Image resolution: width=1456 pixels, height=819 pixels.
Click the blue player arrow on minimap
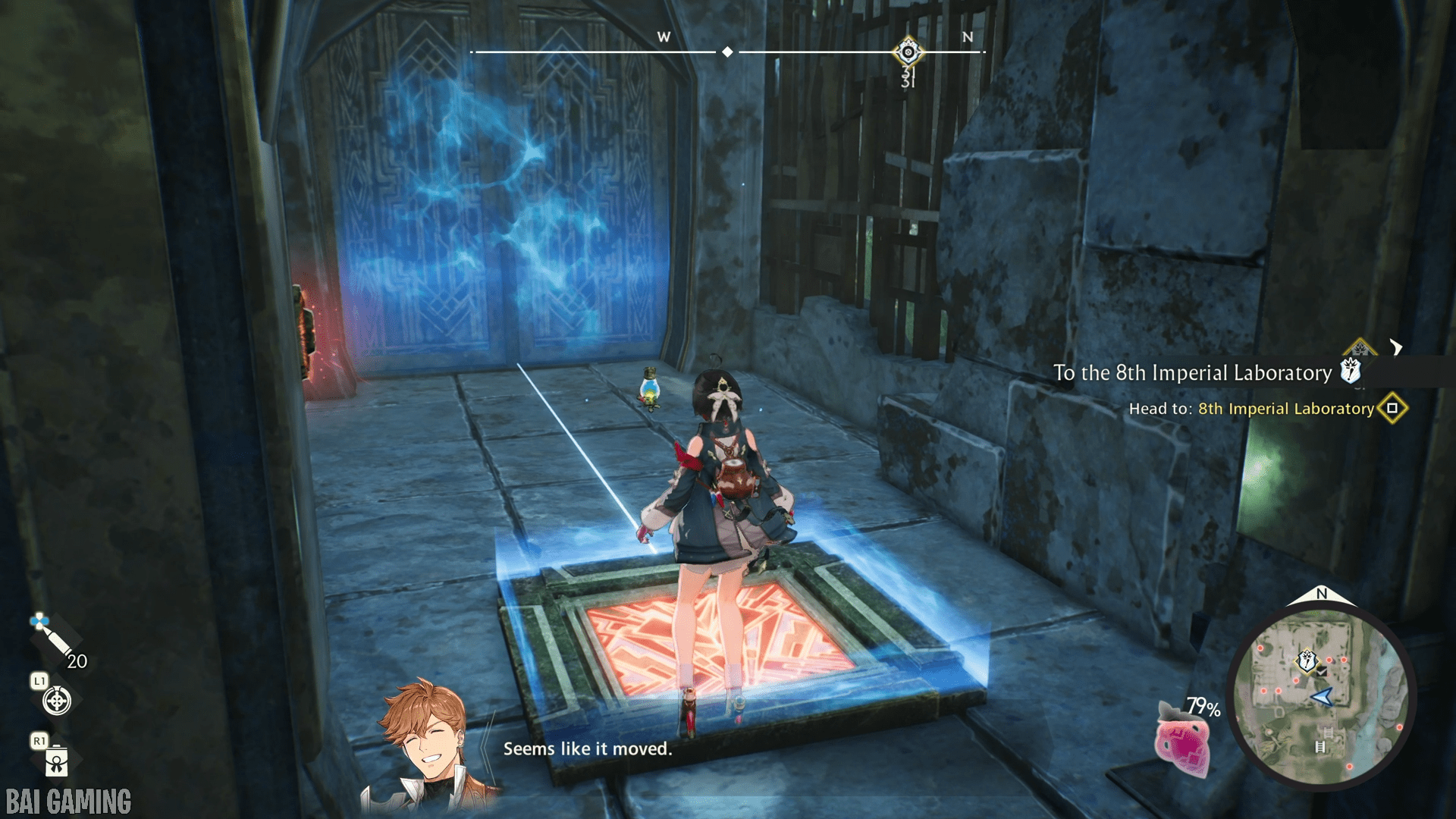click(x=1322, y=697)
